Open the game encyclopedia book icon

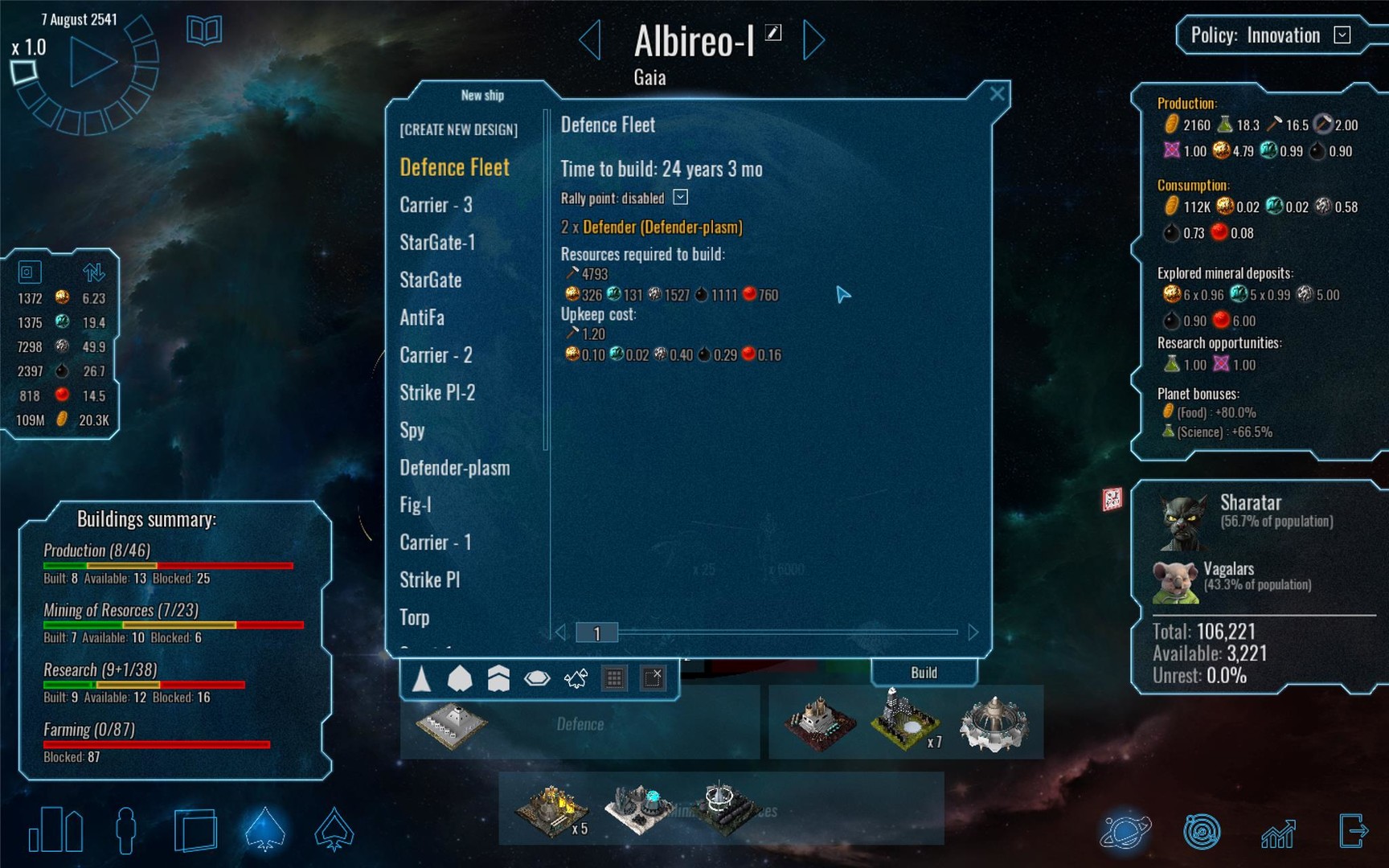click(204, 31)
